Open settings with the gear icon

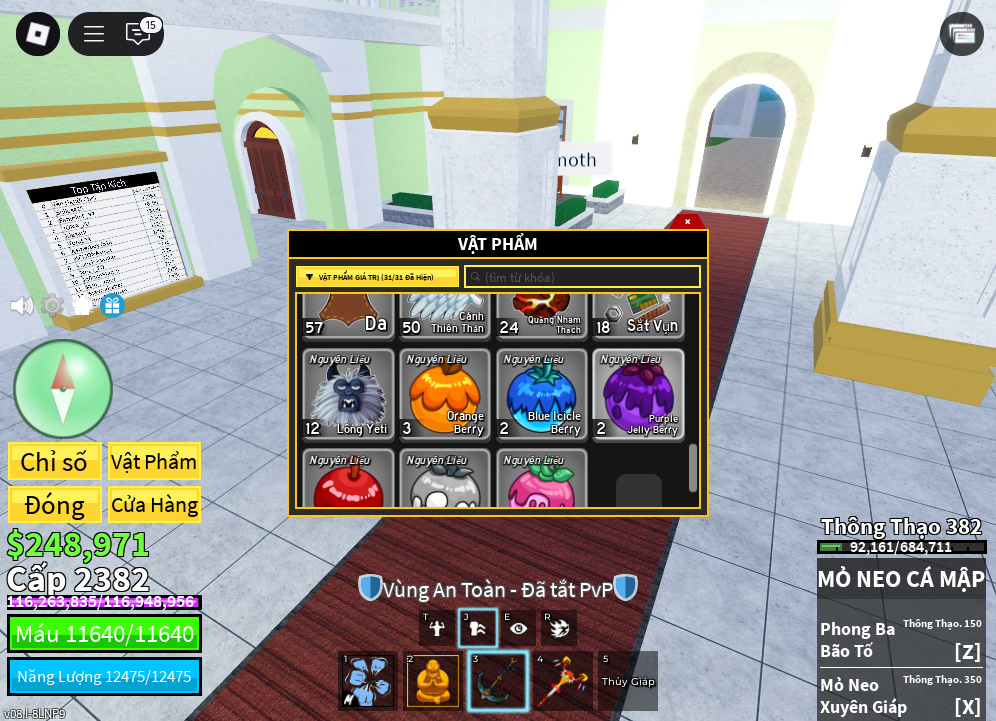52,306
